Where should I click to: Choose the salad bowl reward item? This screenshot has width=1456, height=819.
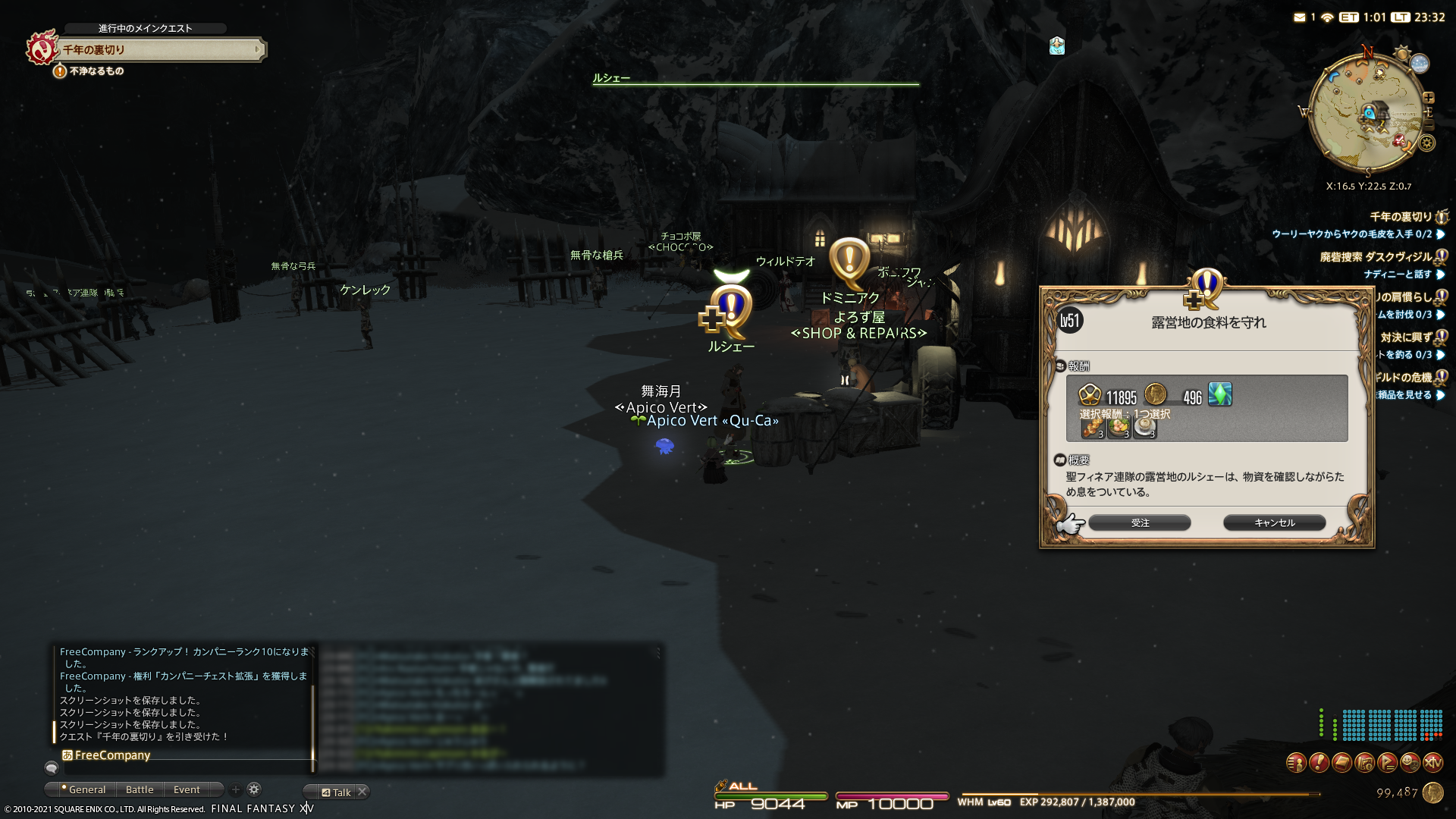[1119, 428]
